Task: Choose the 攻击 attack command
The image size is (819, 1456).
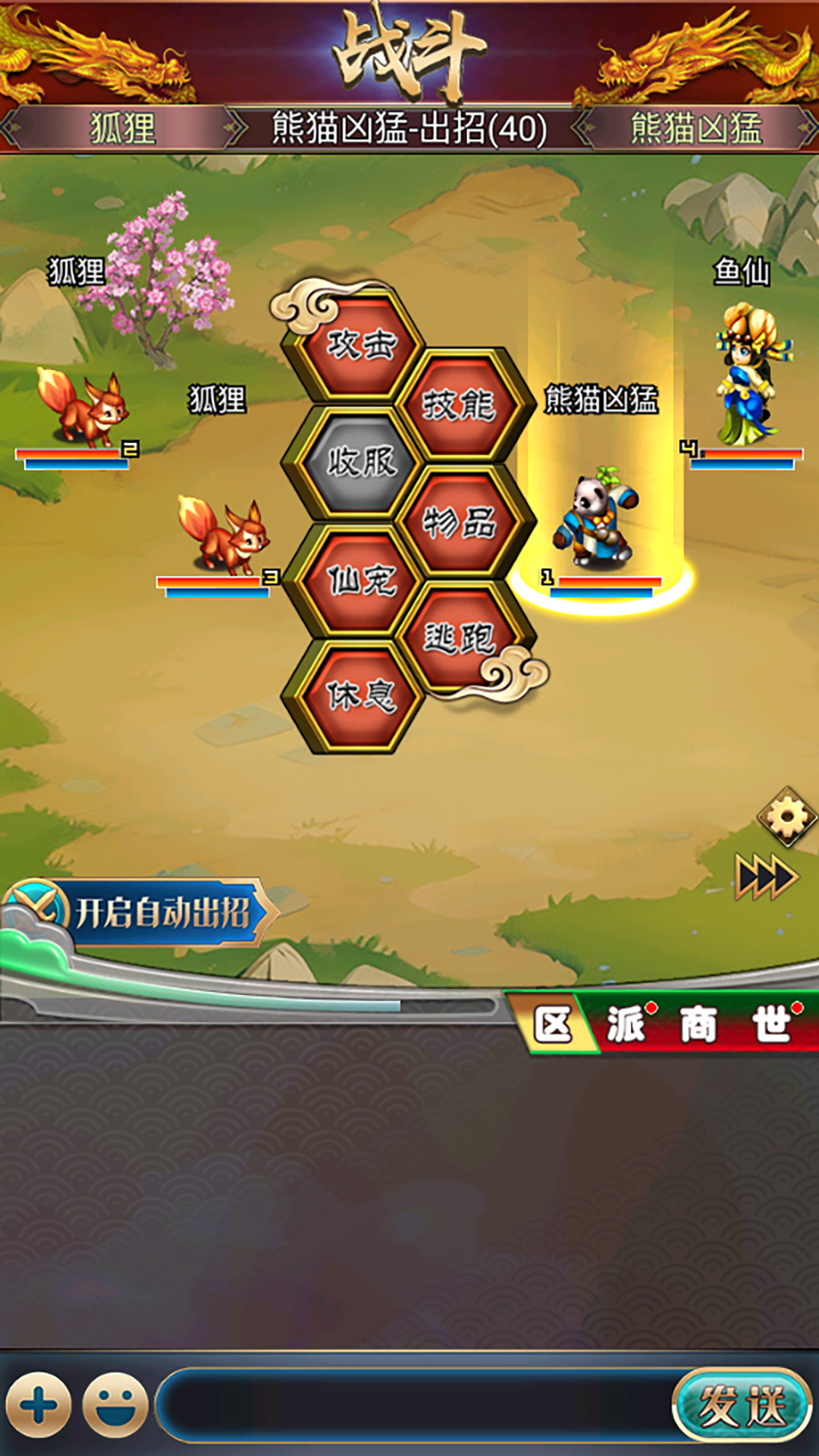Action: [x=361, y=346]
